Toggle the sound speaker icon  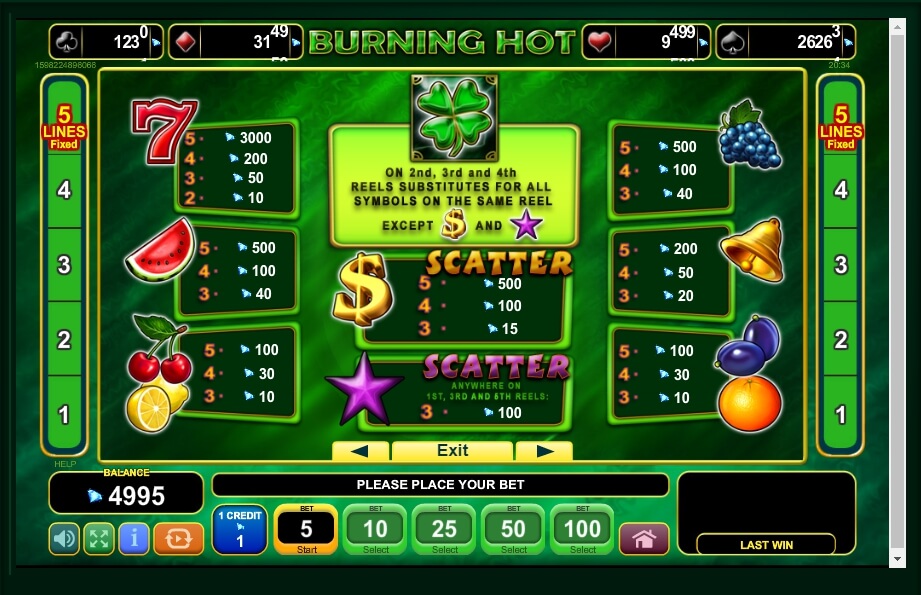[64, 539]
